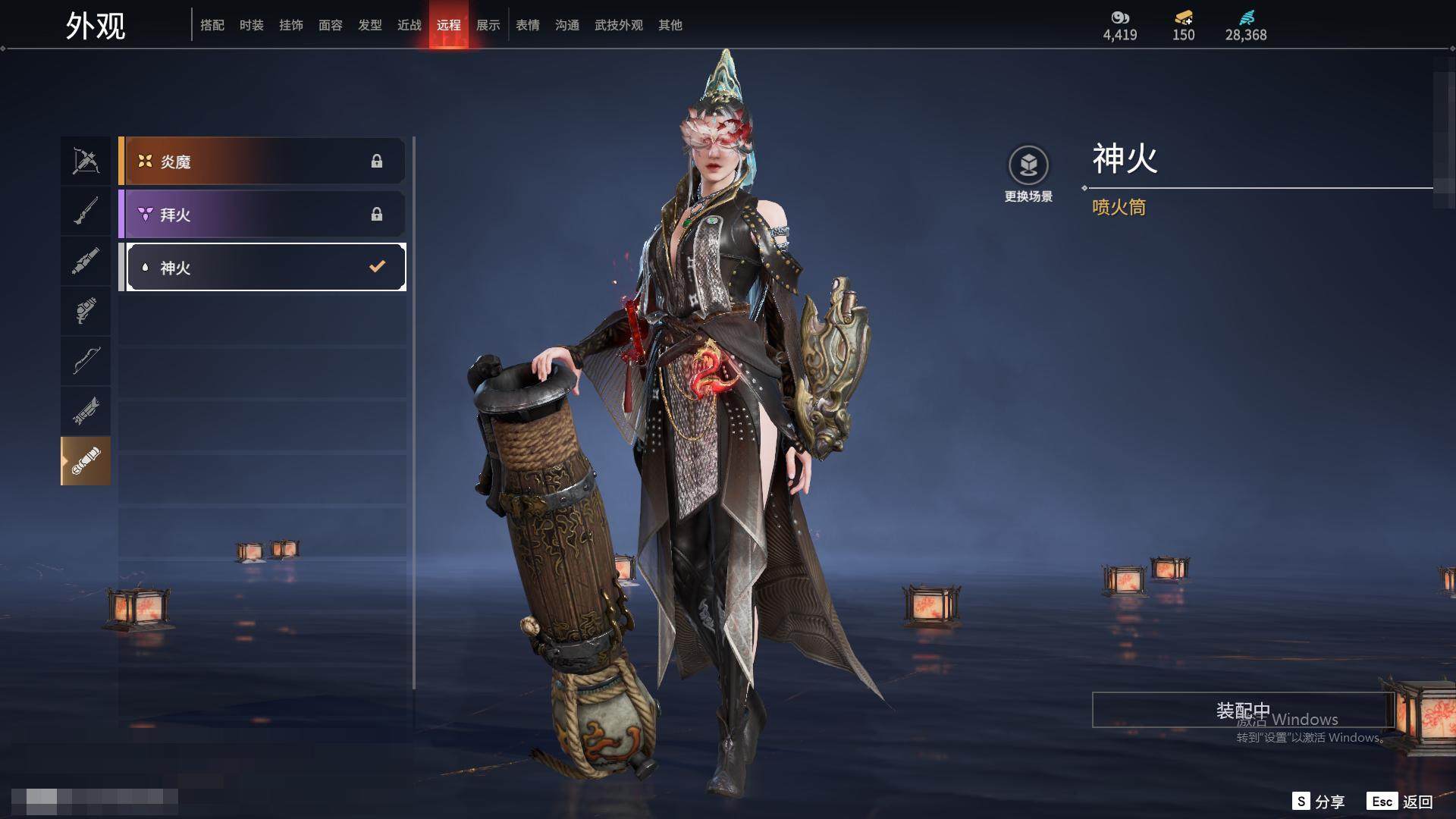1456x819 pixels.
Task: Open the 时装 tab
Action: point(252,25)
